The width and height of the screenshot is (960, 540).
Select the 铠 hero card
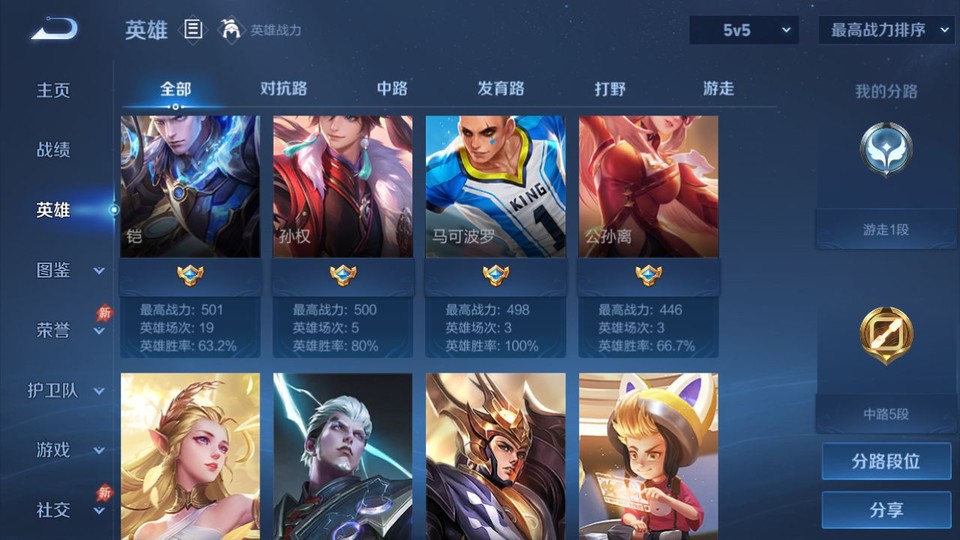tap(190, 187)
